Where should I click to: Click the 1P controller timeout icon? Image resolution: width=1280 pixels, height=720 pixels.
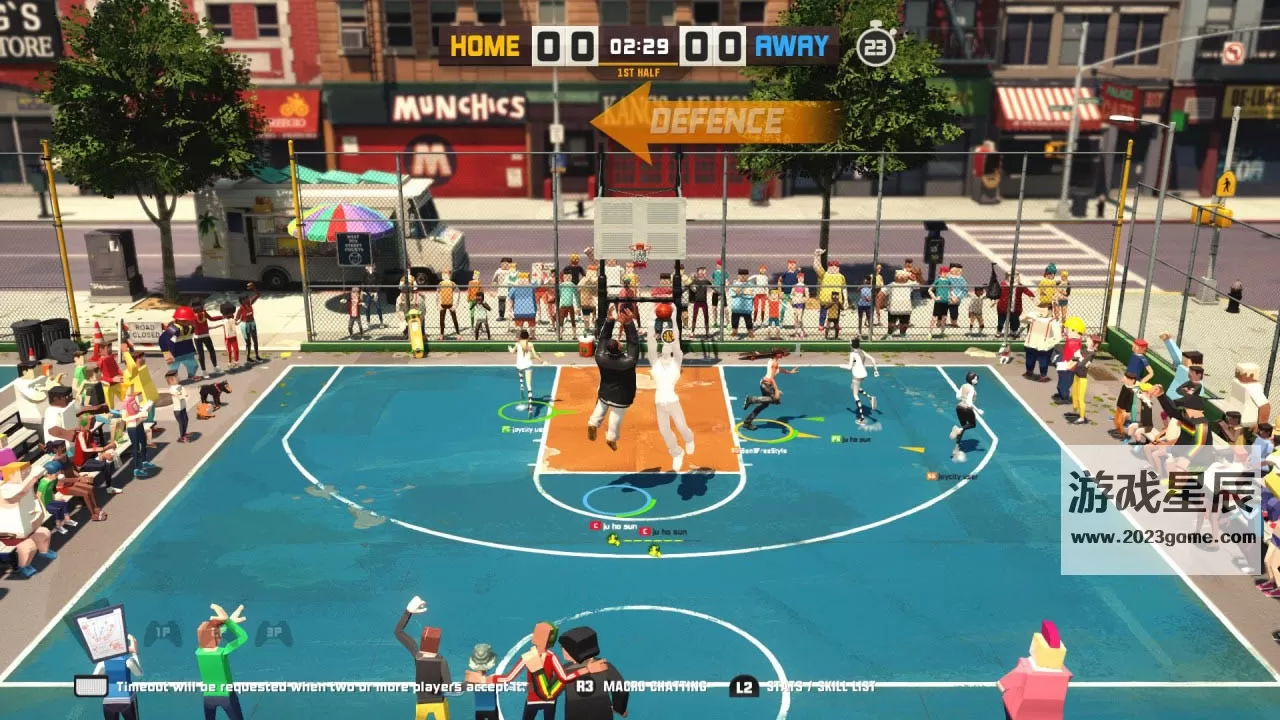tap(163, 632)
